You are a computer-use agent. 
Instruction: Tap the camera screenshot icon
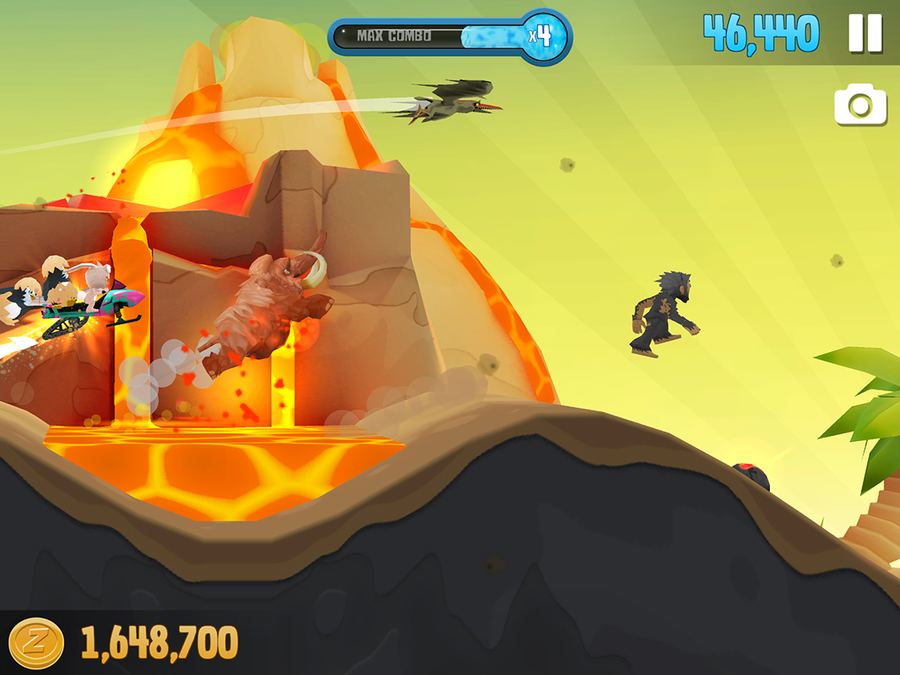861,105
